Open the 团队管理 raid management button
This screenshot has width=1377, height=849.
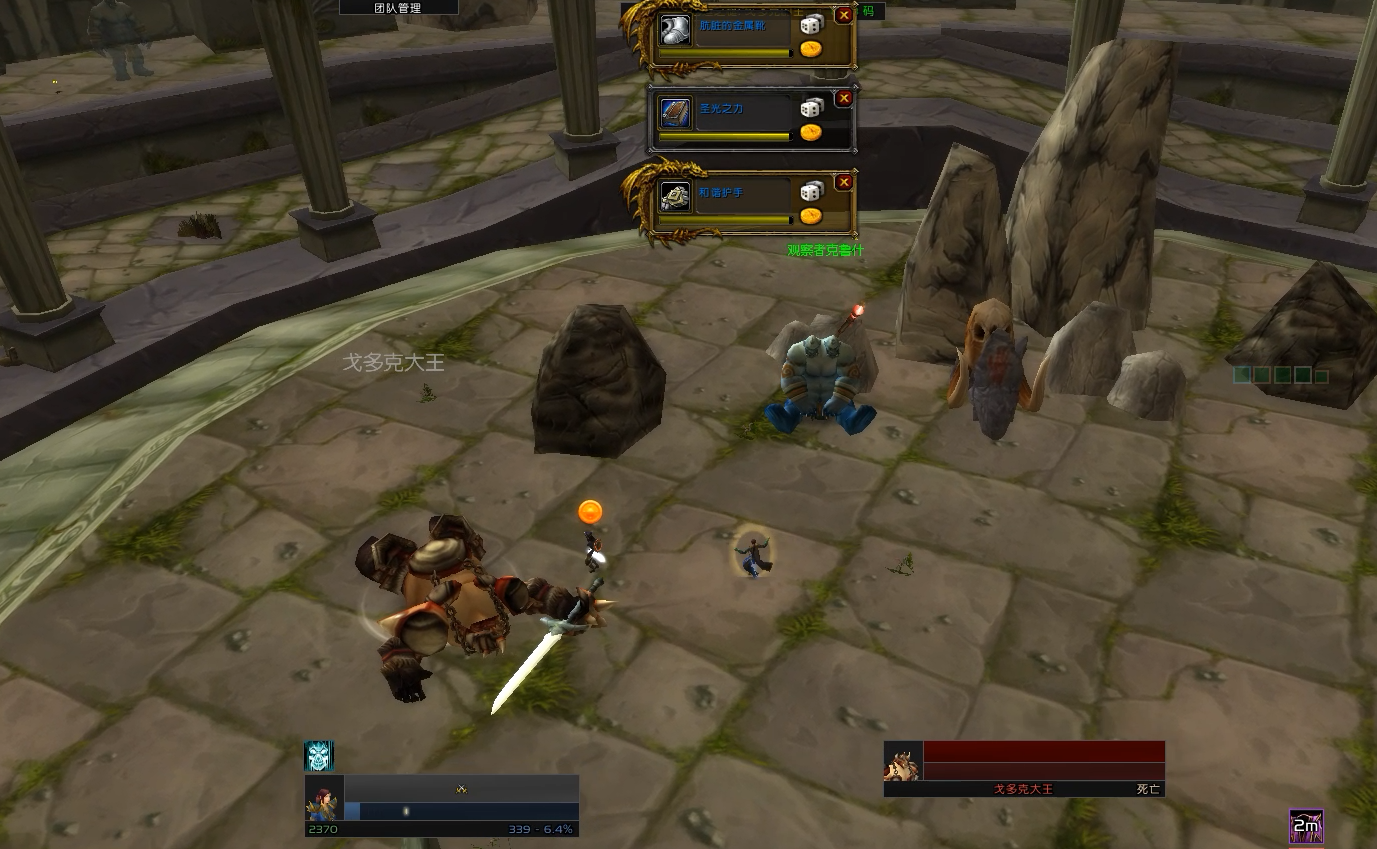tap(398, 8)
